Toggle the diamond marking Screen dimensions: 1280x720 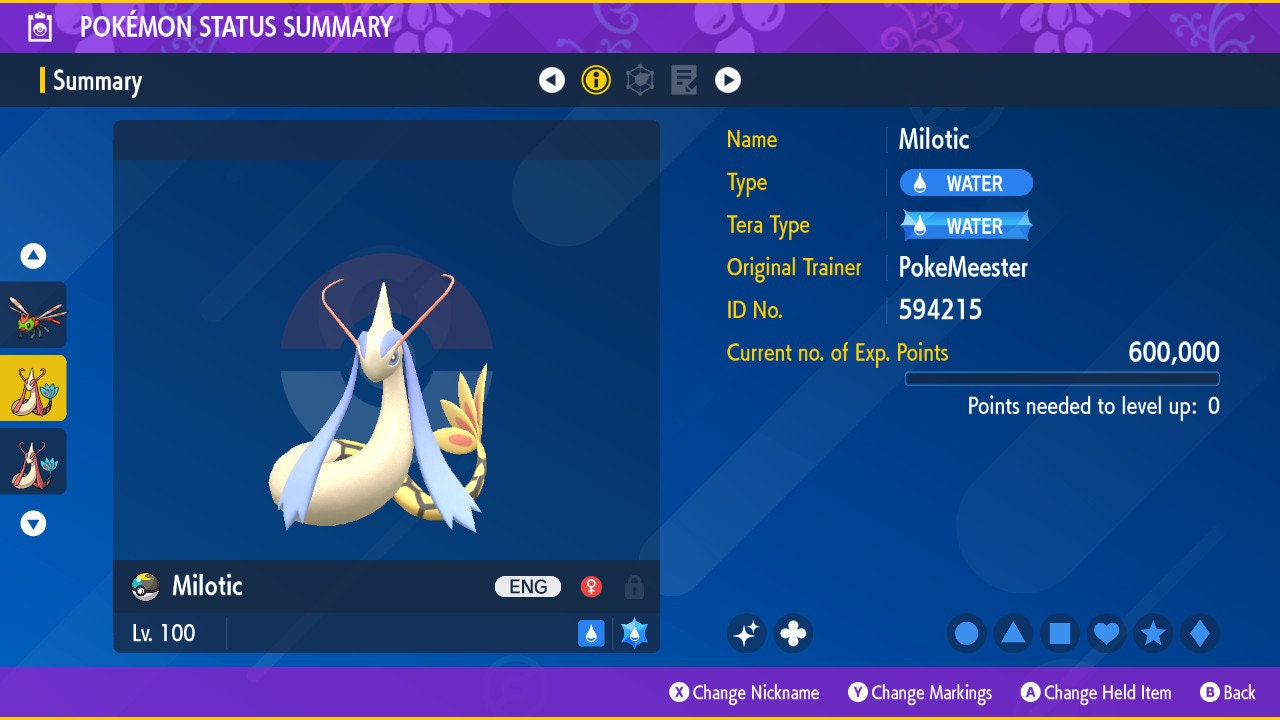click(1200, 633)
